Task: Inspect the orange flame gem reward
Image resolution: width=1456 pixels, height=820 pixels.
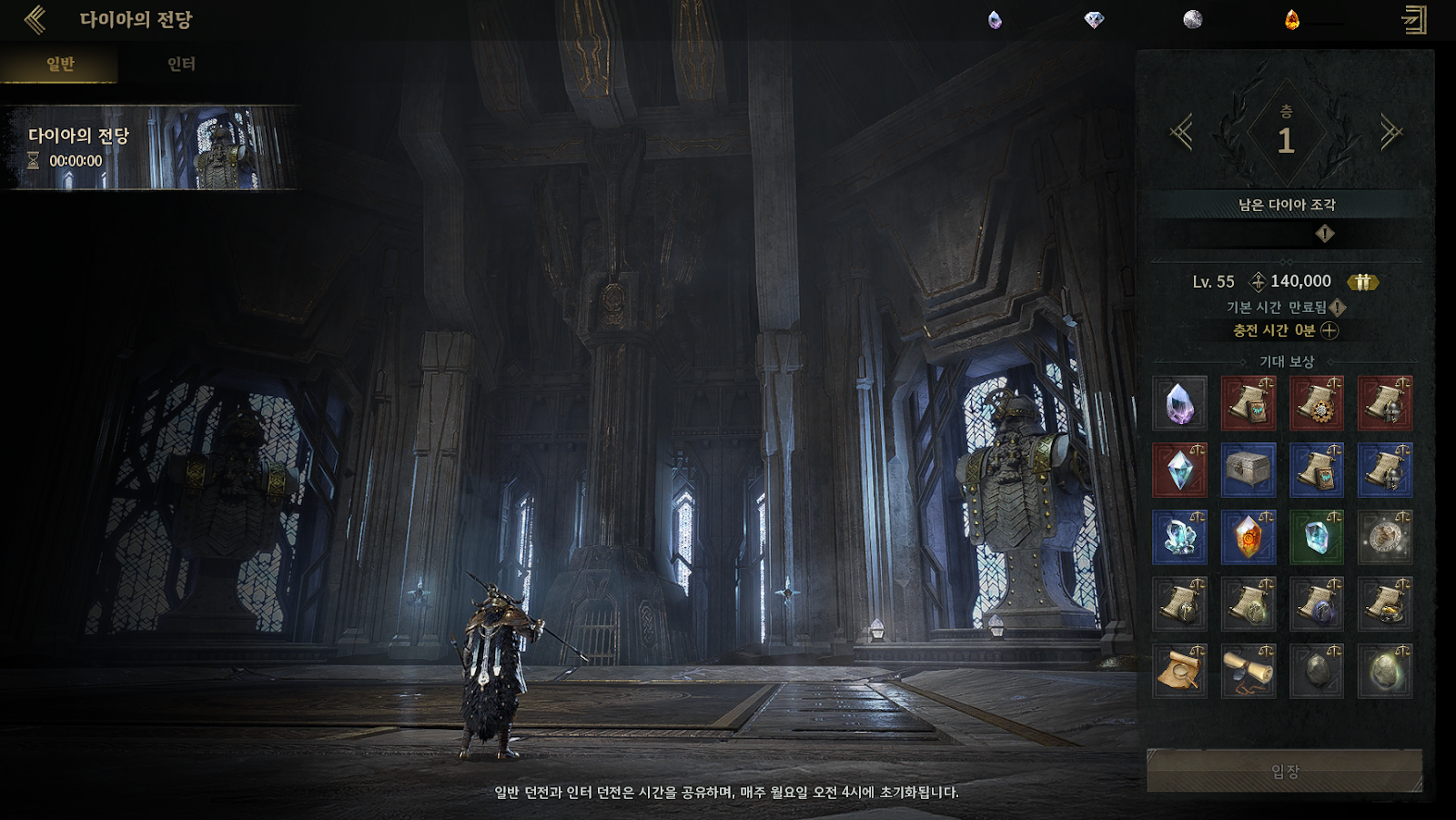Action: click(1248, 537)
